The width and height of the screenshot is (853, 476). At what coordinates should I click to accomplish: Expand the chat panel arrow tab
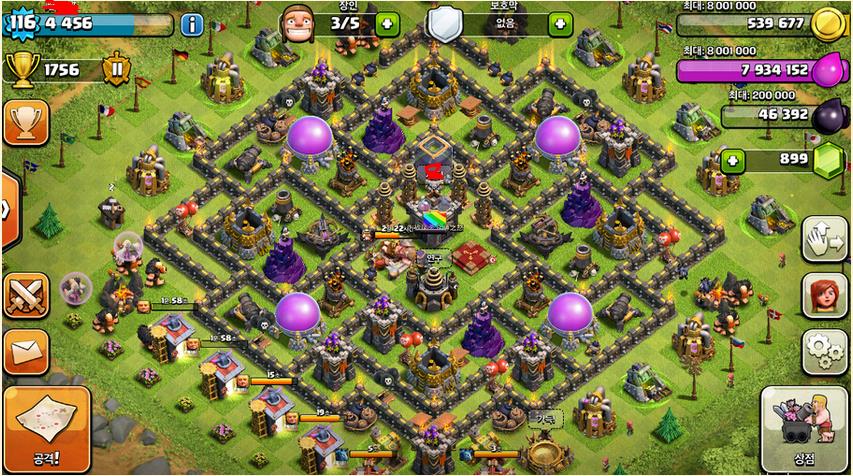point(6,210)
